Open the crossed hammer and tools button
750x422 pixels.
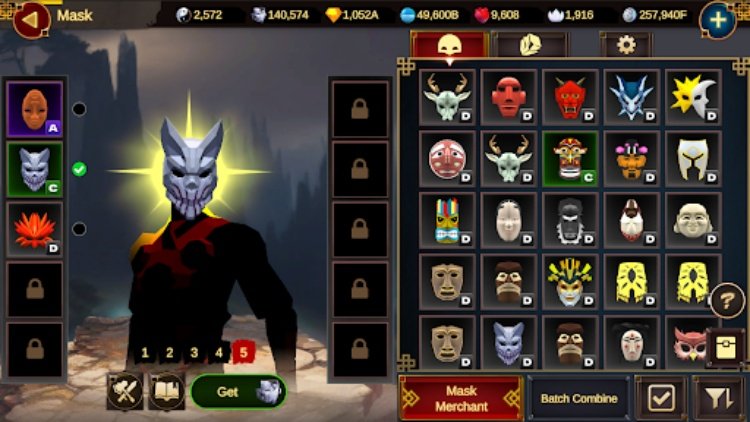tap(125, 392)
